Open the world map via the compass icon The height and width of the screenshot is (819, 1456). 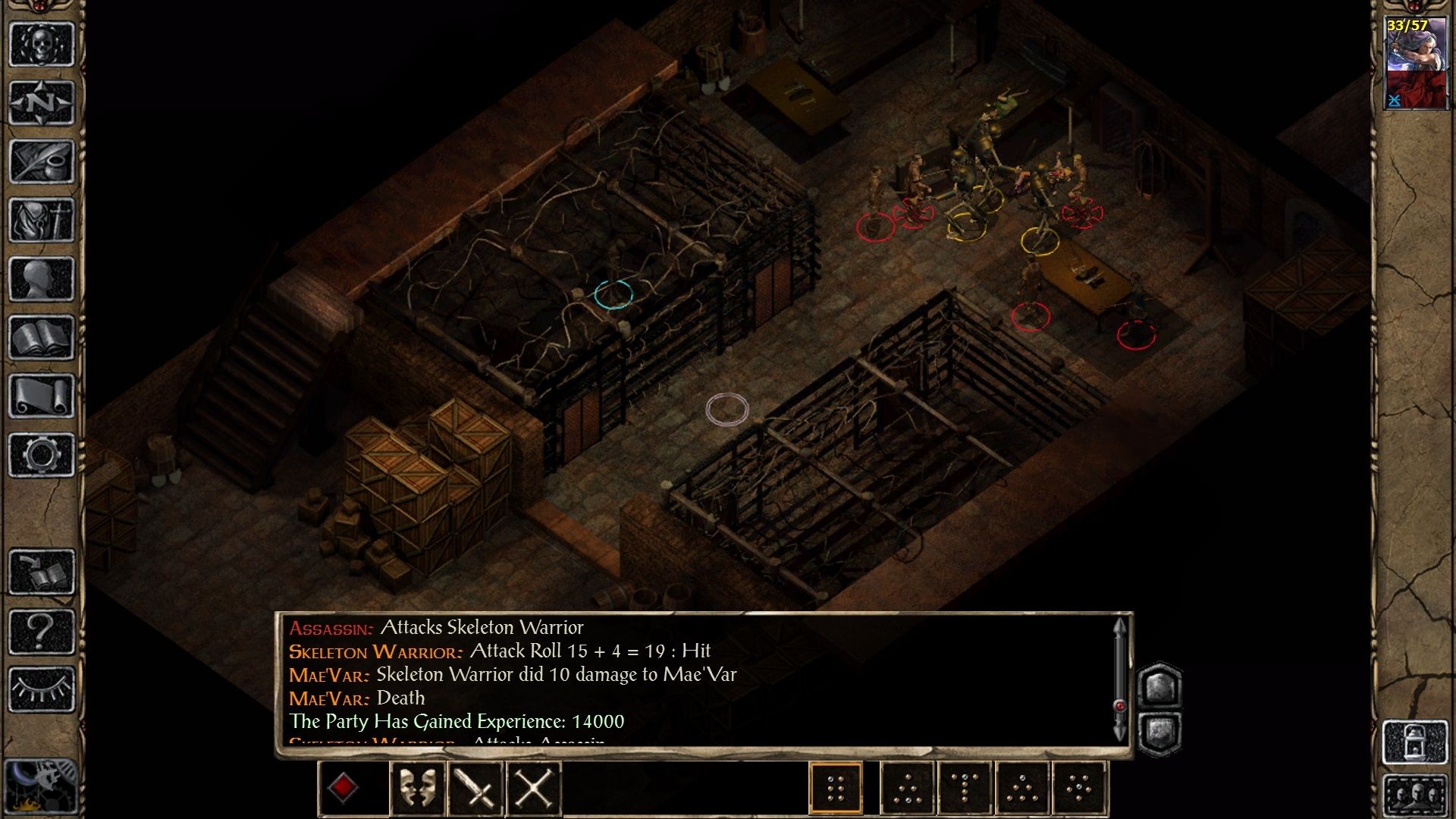(43, 102)
